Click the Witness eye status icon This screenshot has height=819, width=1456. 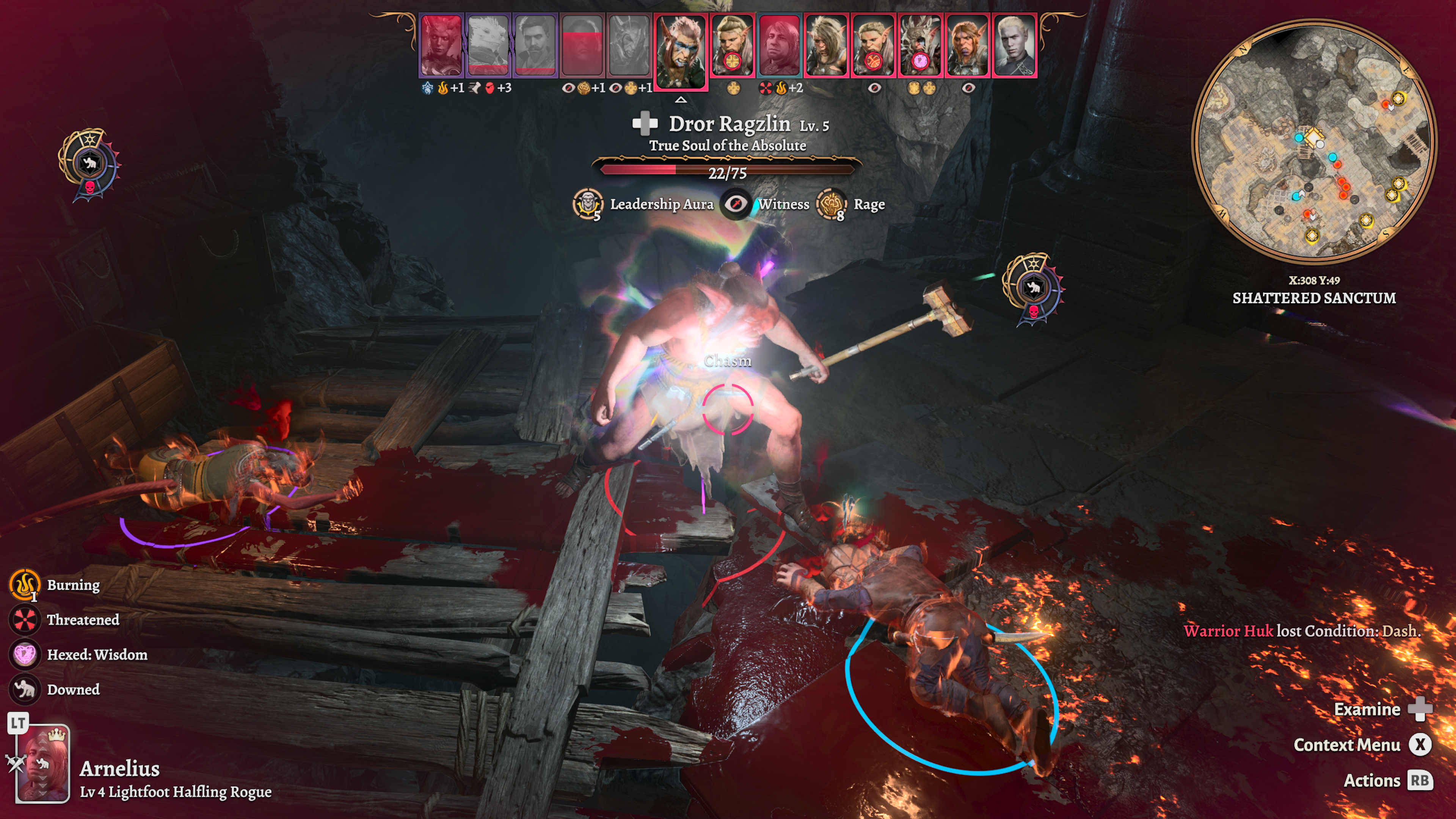735,204
